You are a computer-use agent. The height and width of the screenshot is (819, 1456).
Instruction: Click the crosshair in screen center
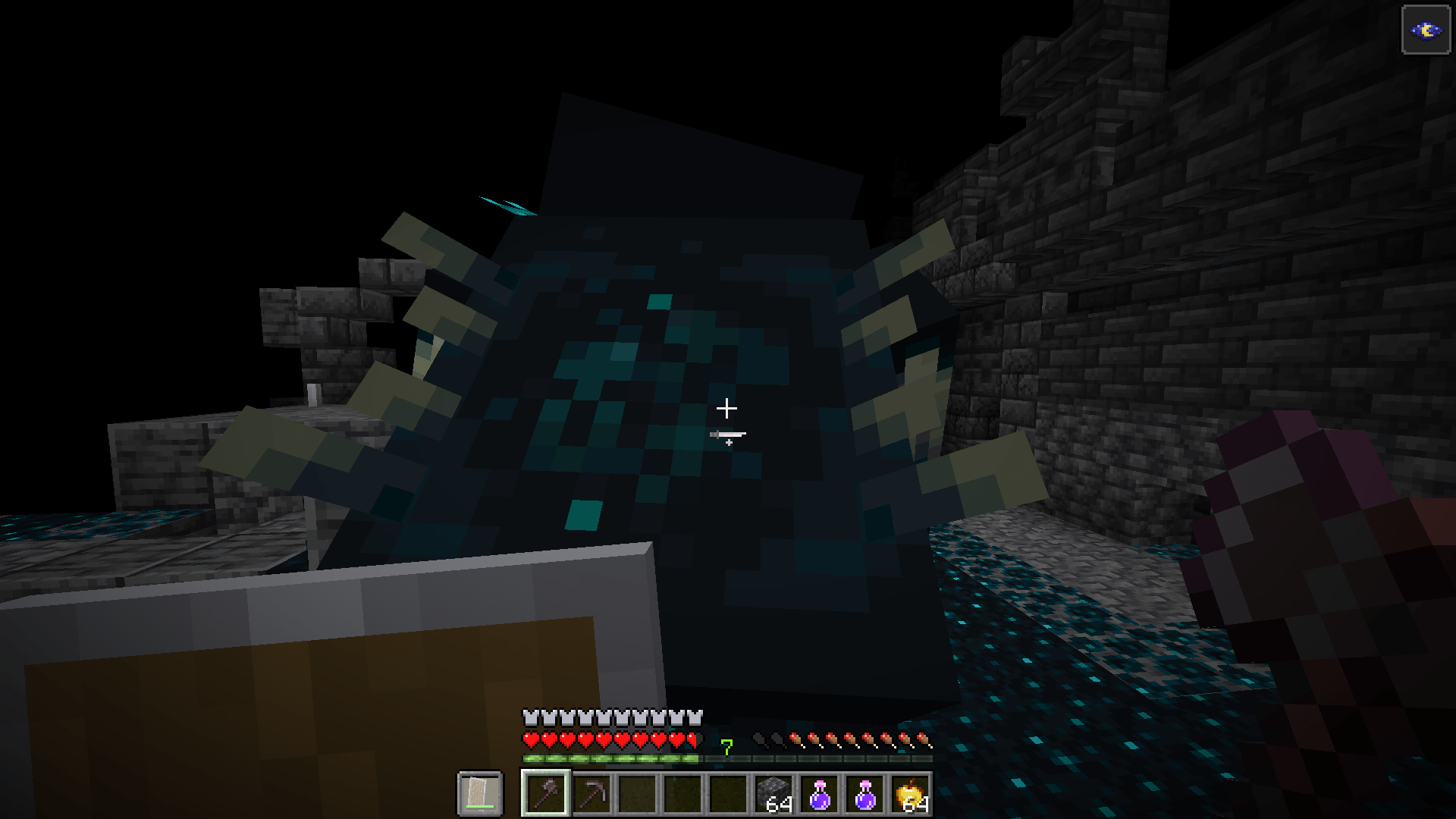click(728, 408)
